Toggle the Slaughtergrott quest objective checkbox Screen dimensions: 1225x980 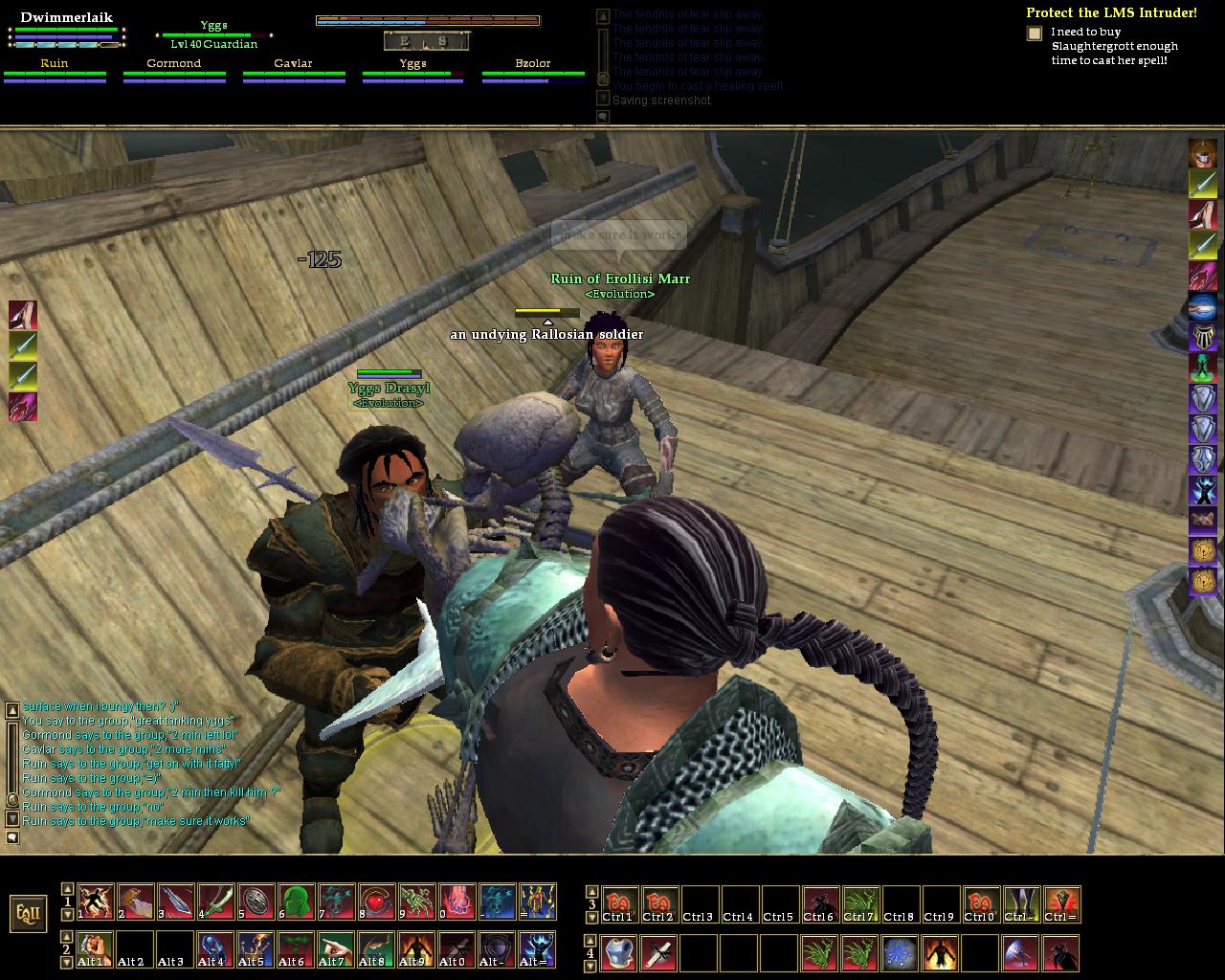(x=1035, y=33)
